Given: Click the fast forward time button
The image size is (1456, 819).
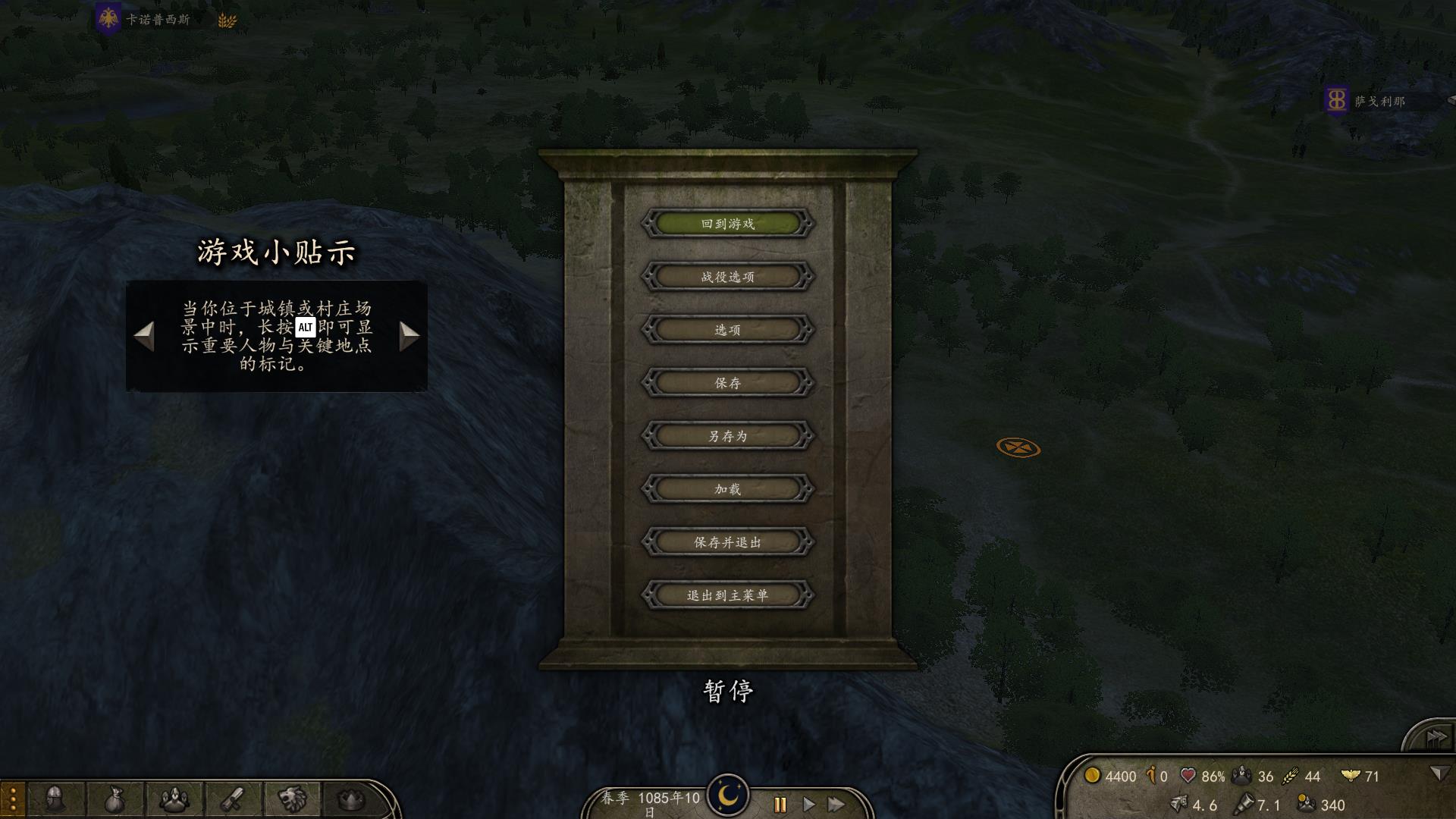Looking at the screenshot, I should [836, 805].
